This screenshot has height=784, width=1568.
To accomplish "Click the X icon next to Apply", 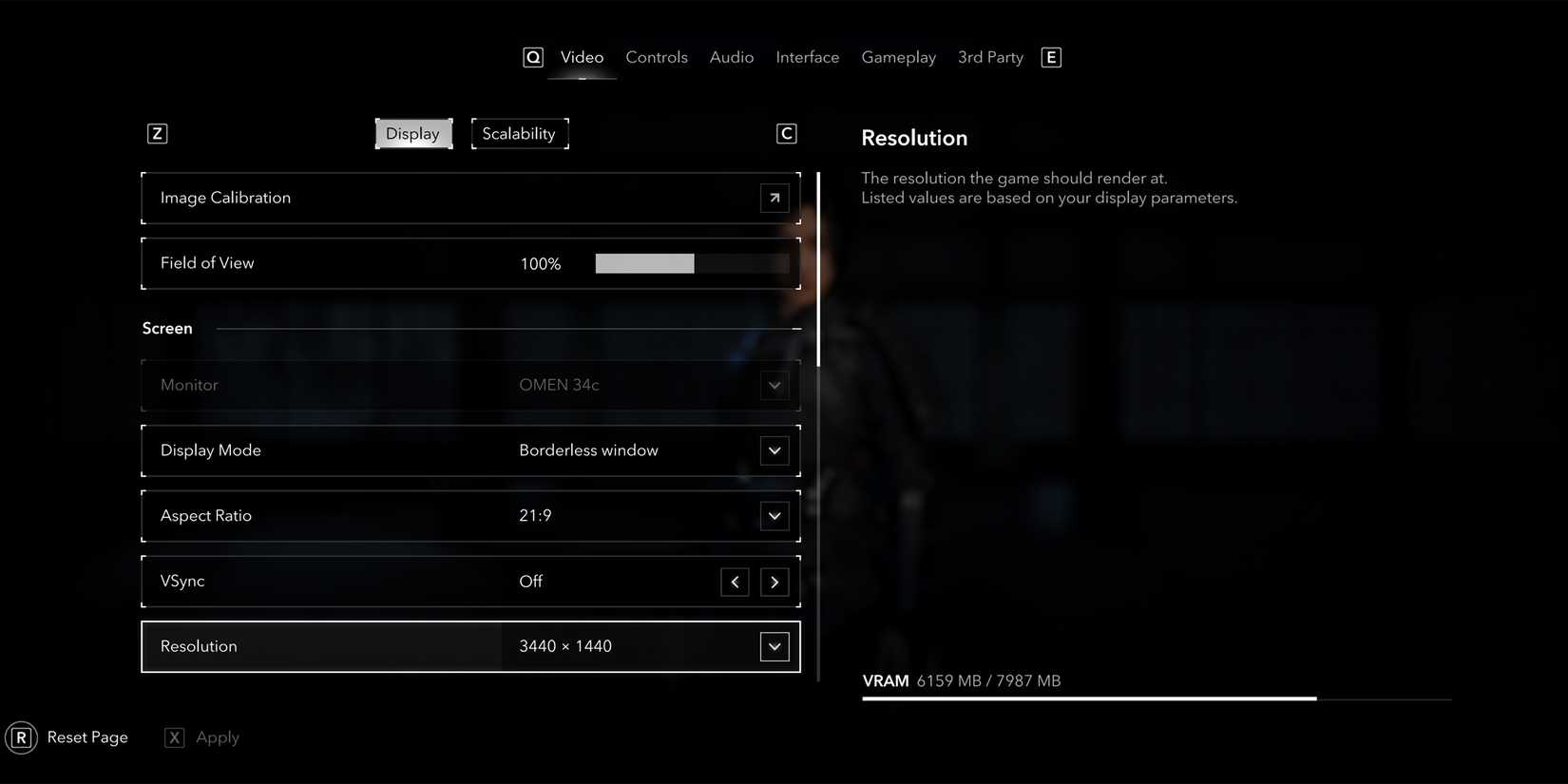I will point(174,736).
